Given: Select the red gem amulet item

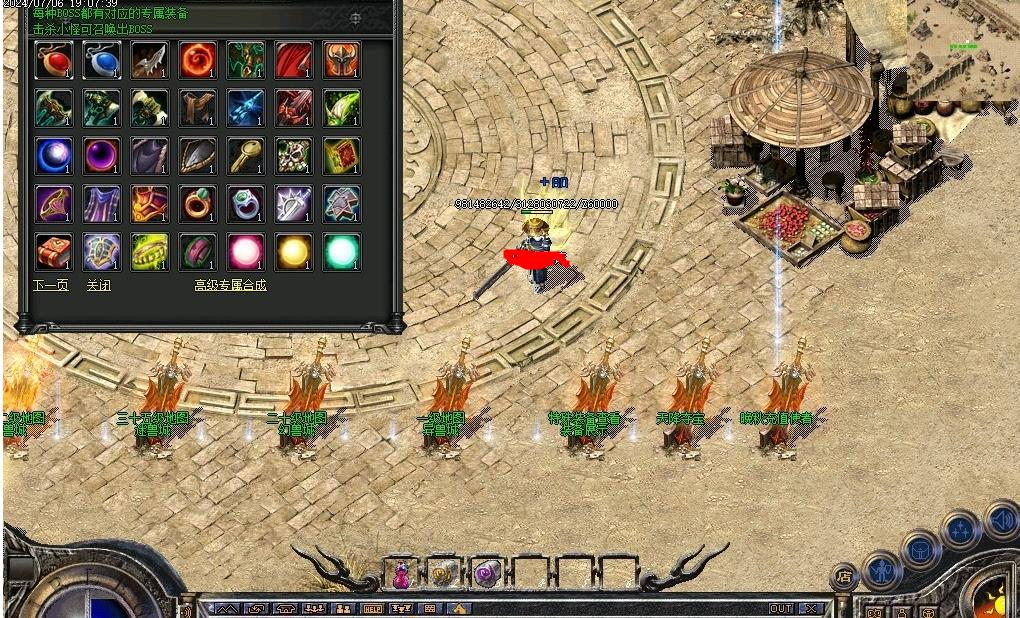Looking at the screenshot, I should [x=54, y=60].
